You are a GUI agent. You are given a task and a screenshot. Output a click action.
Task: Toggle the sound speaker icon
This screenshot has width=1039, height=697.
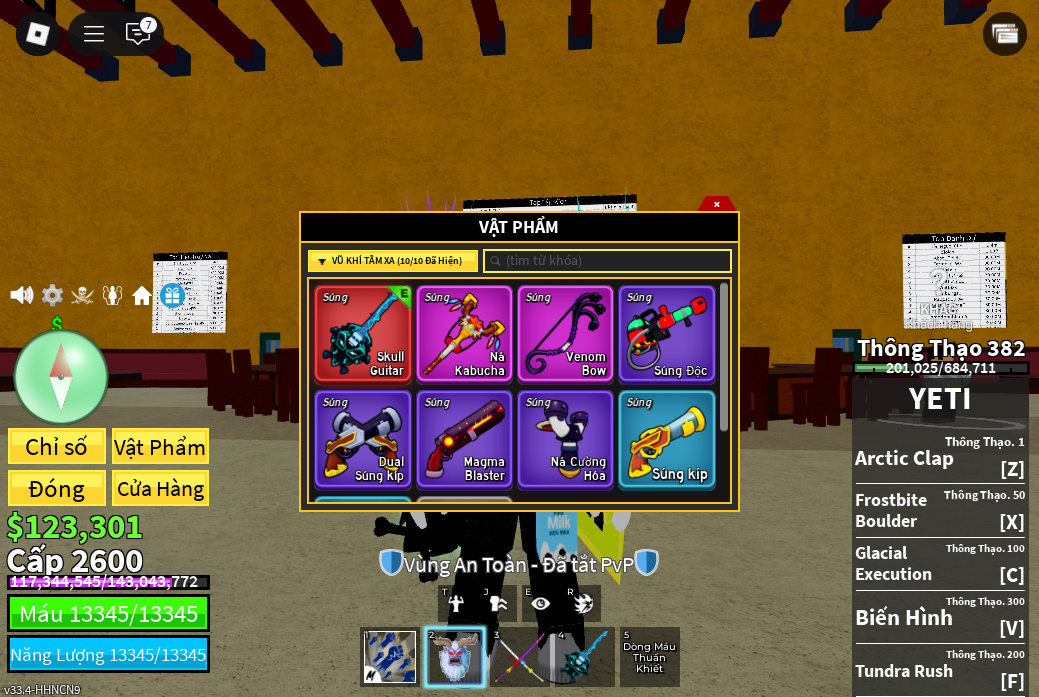pyautogui.click(x=21, y=295)
